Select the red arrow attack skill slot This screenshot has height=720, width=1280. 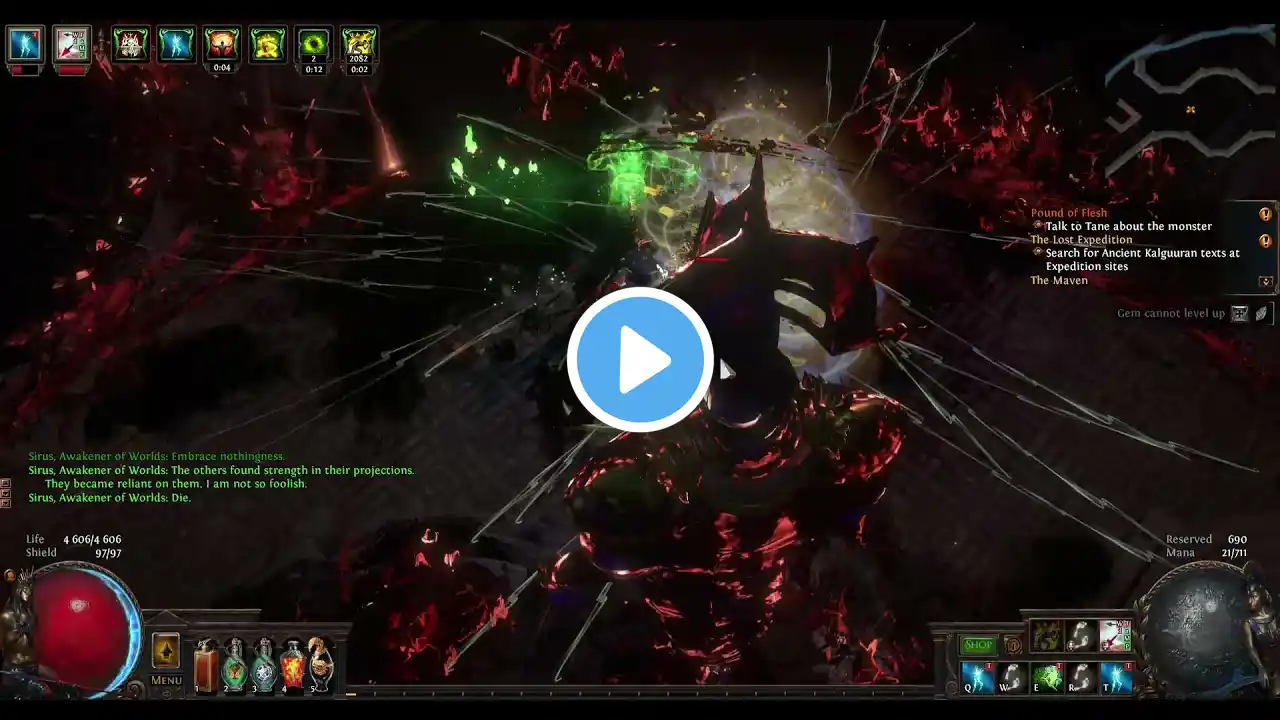1116,635
